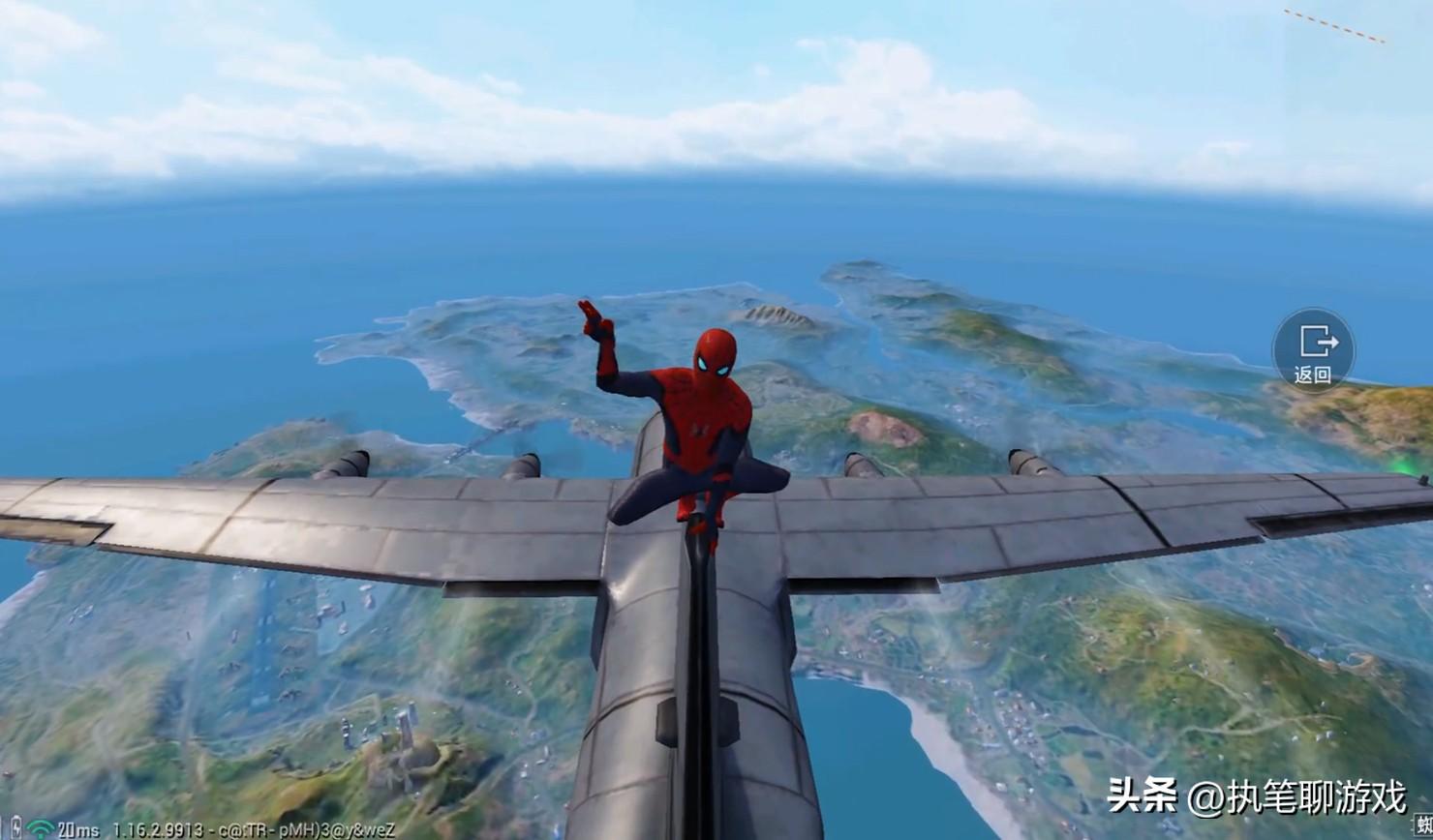Tap the 返回 return button
This screenshot has height=840, width=1433.
(1313, 350)
